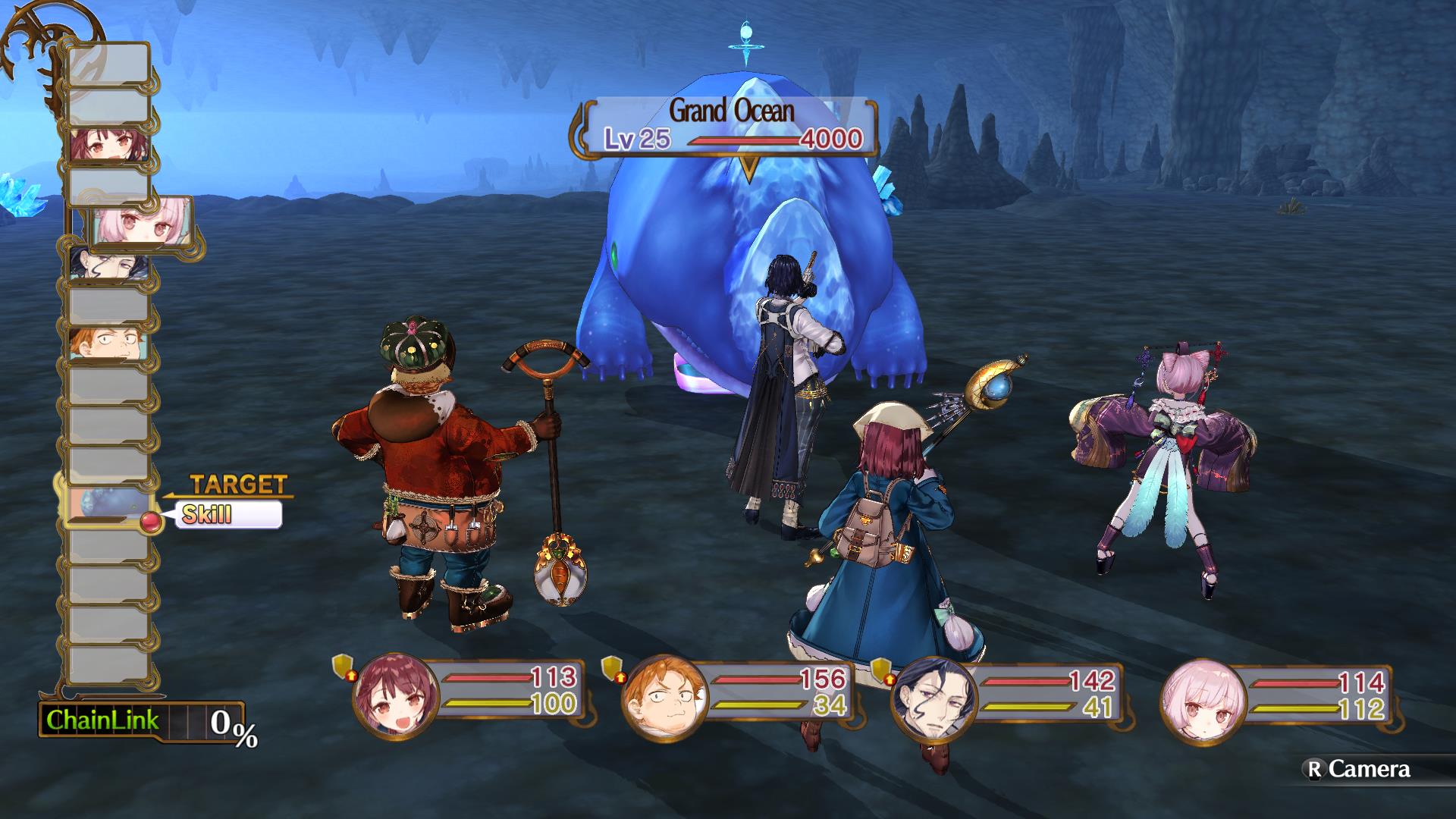
Task: Click the enemy's Skill action label
Action: tap(227, 515)
